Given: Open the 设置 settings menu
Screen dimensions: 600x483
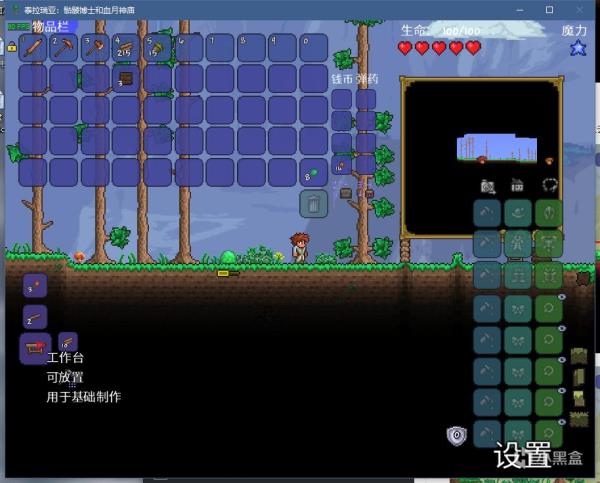Looking at the screenshot, I should click(522, 455).
